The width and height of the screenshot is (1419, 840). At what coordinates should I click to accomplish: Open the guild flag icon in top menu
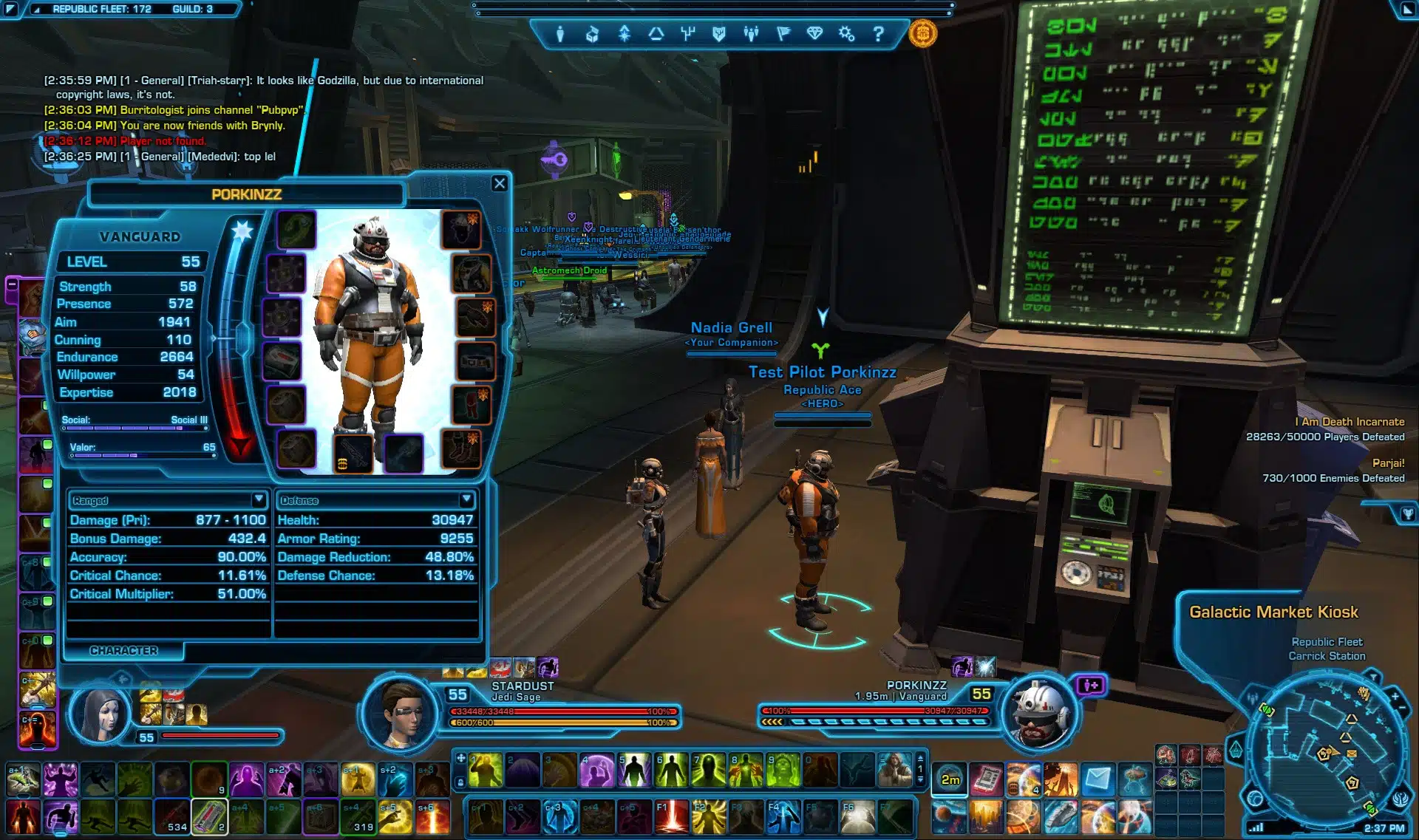click(x=783, y=34)
